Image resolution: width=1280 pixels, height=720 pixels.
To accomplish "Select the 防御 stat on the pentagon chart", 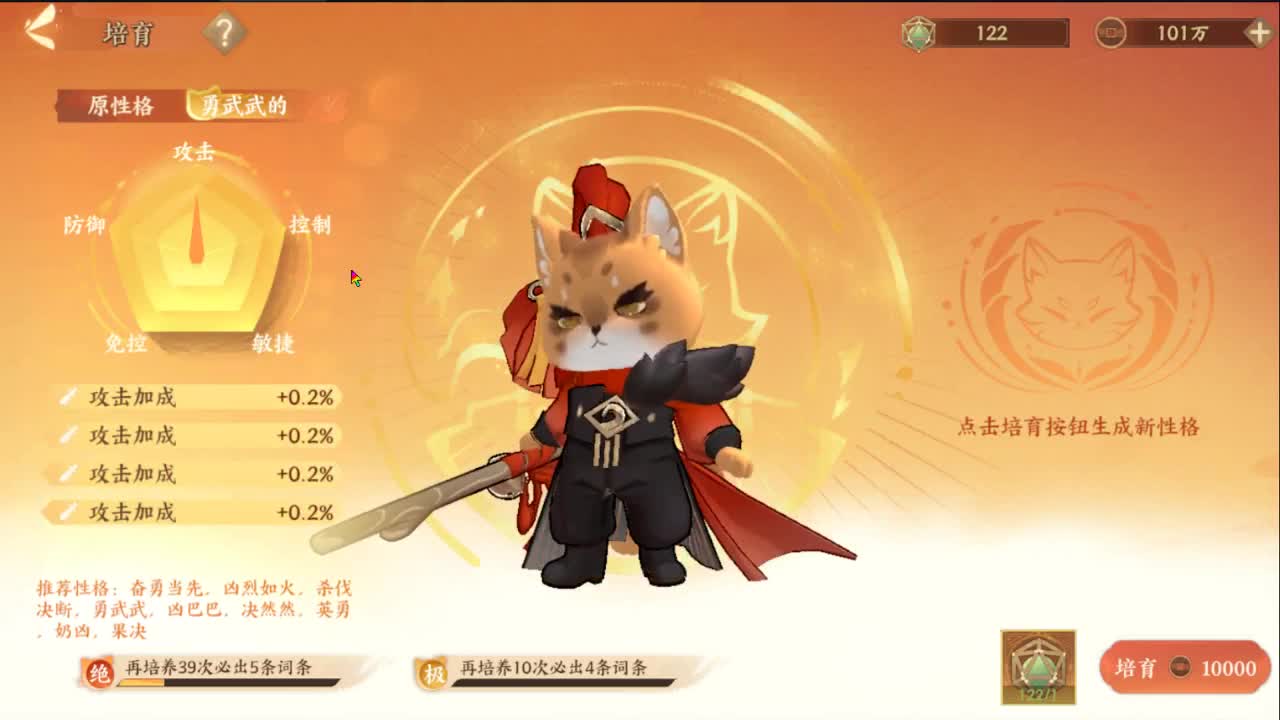I will pyautogui.click(x=82, y=226).
